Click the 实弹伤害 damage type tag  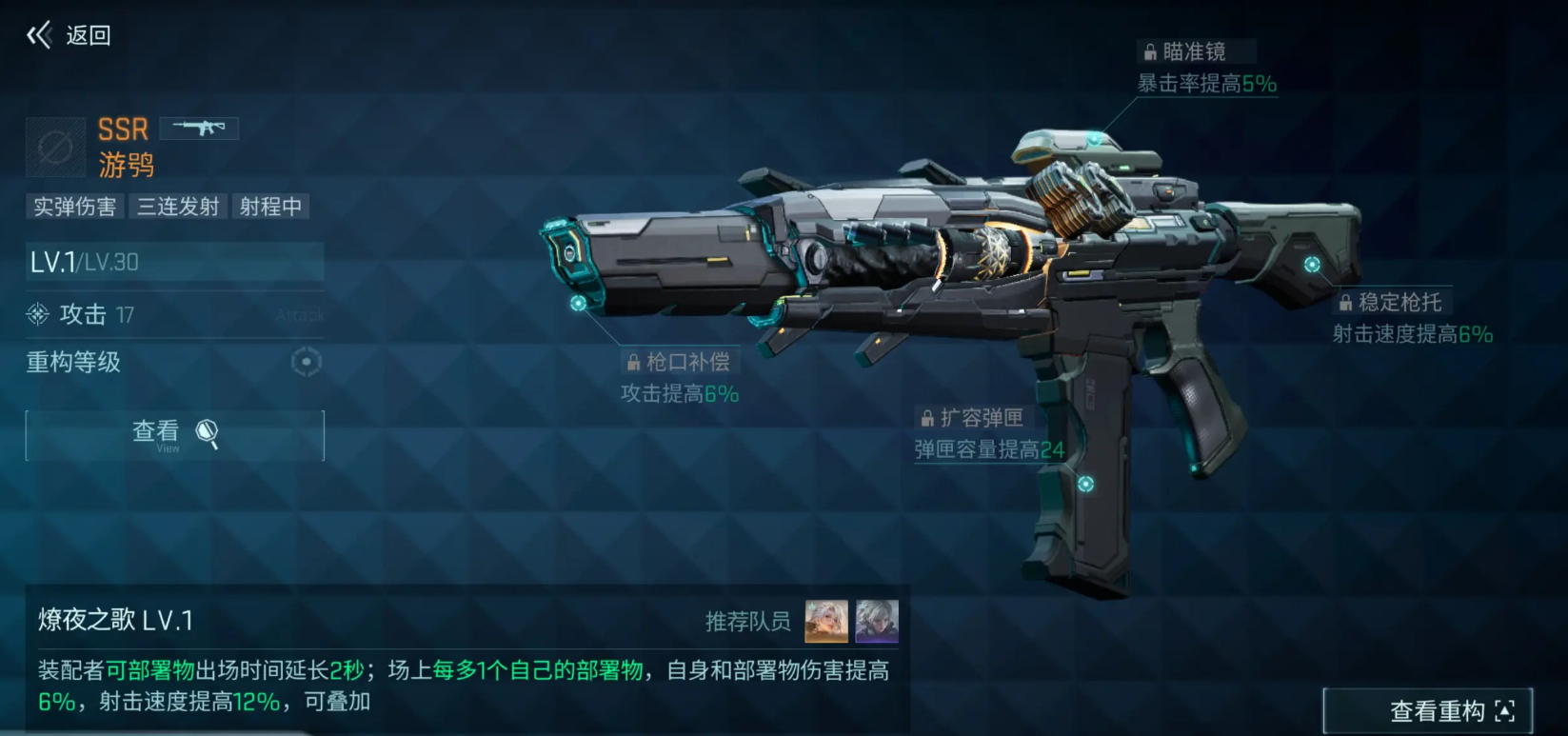[74, 207]
